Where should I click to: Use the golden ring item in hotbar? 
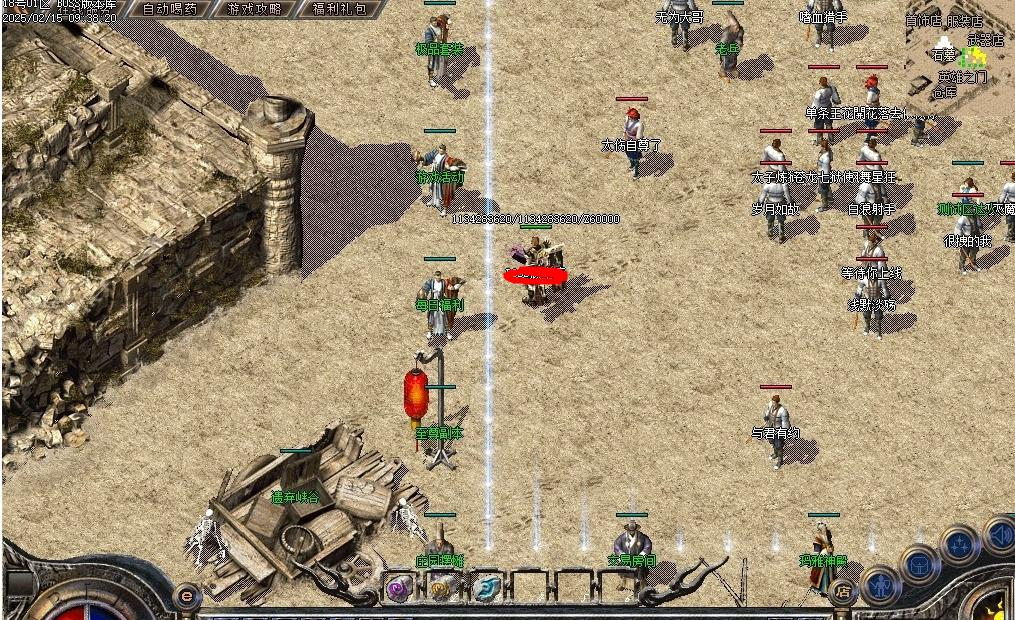pos(443,589)
